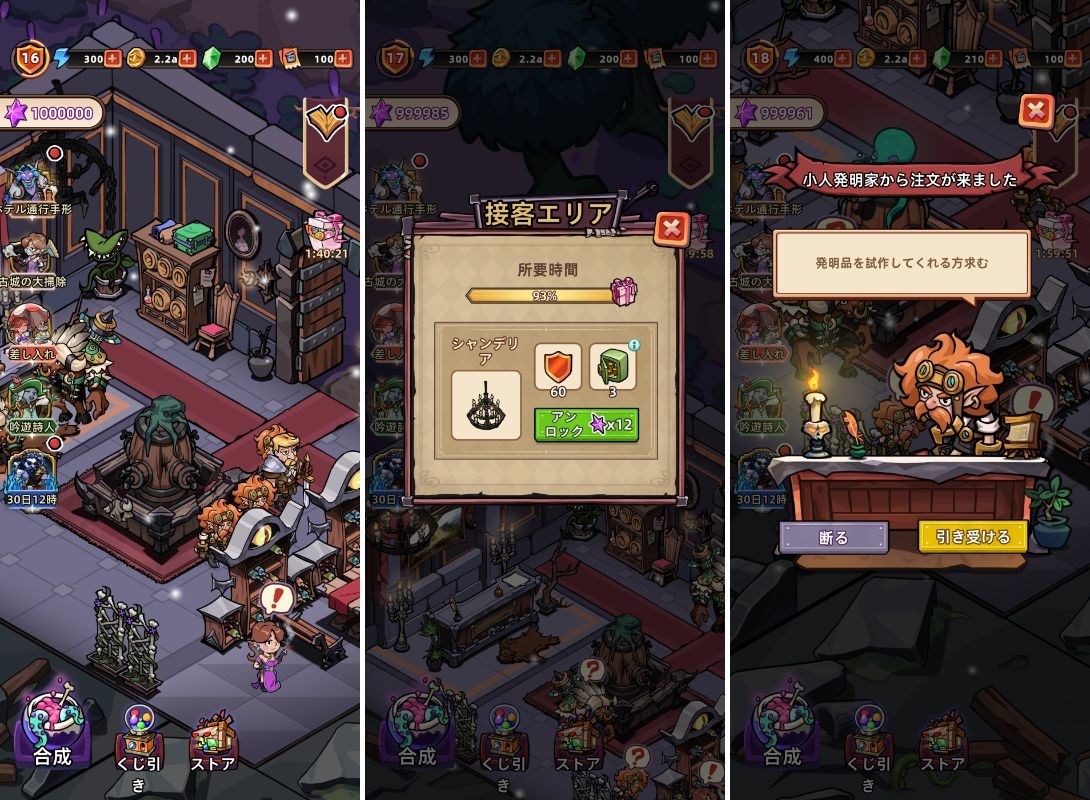Accept the order with 引き受ける
This screenshot has width=1090, height=800.
(x=972, y=537)
